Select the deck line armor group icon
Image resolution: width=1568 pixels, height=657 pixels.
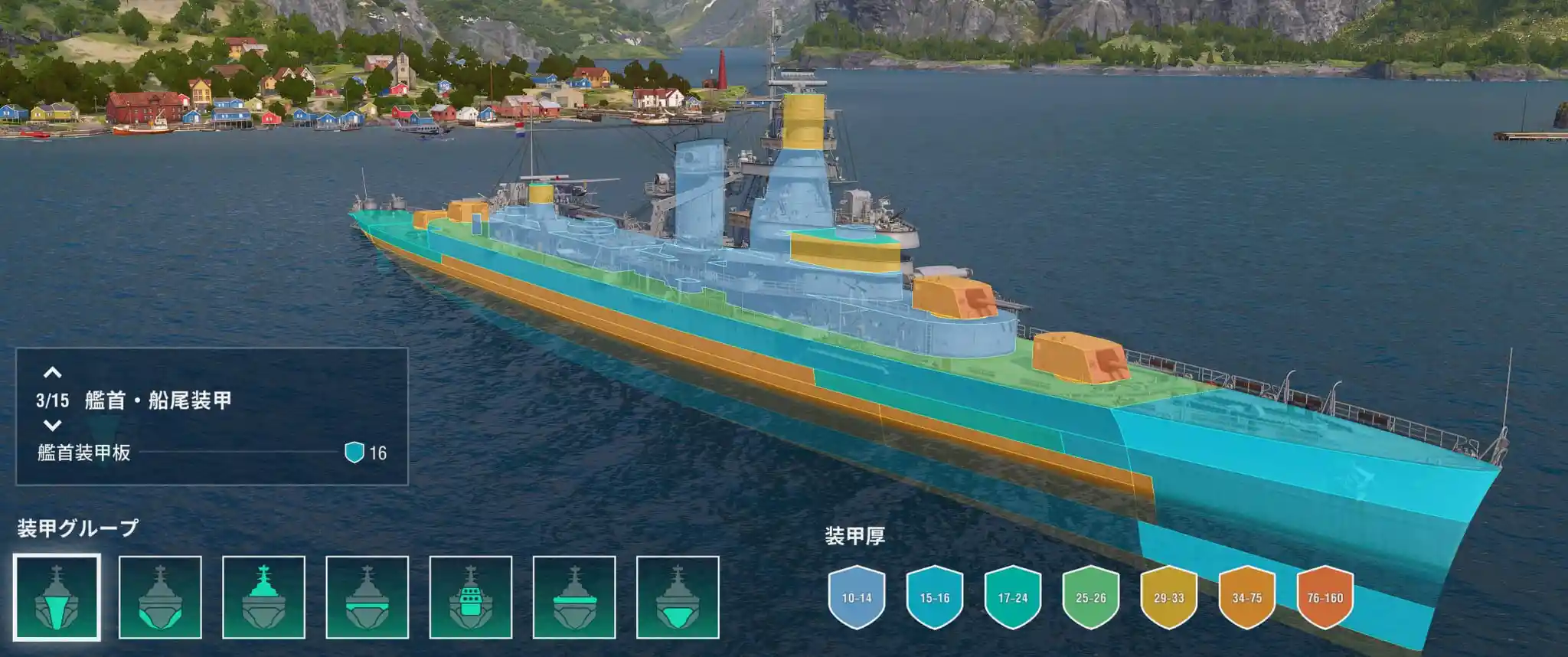click(x=573, y=597)
